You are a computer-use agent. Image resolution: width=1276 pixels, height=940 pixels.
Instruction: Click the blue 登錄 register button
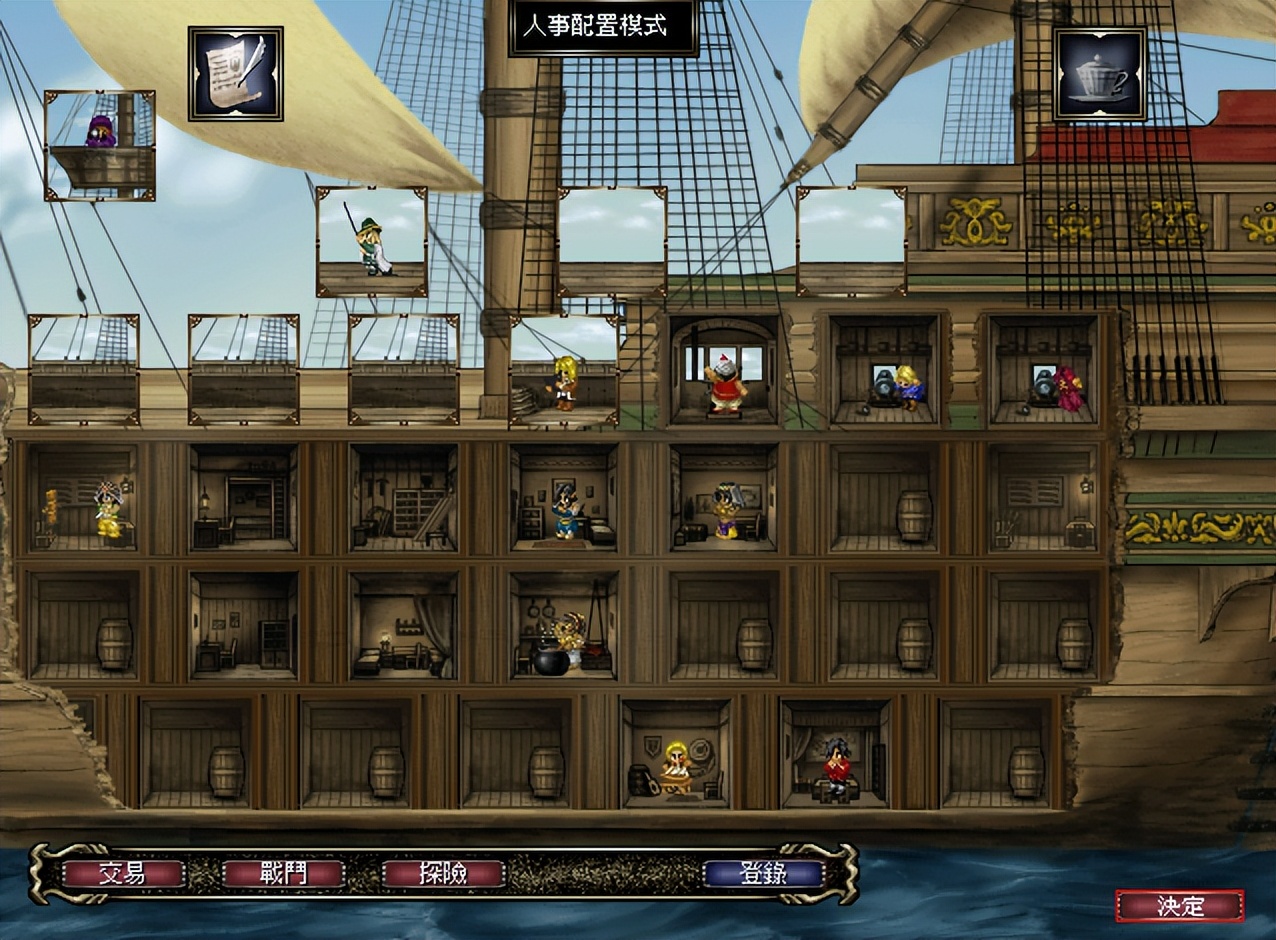[x=763, y=873]
